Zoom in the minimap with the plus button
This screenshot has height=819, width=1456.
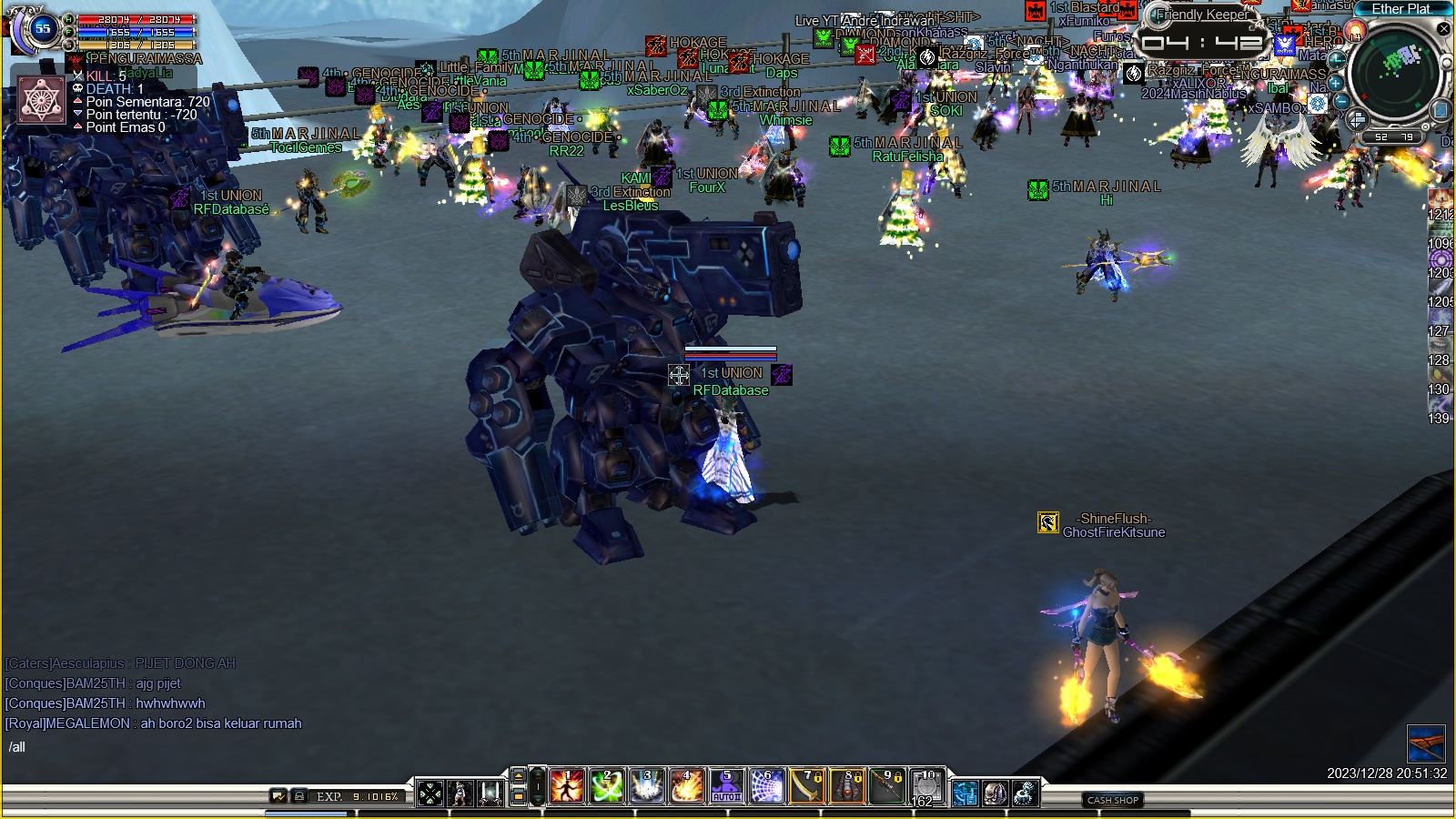1336,83
